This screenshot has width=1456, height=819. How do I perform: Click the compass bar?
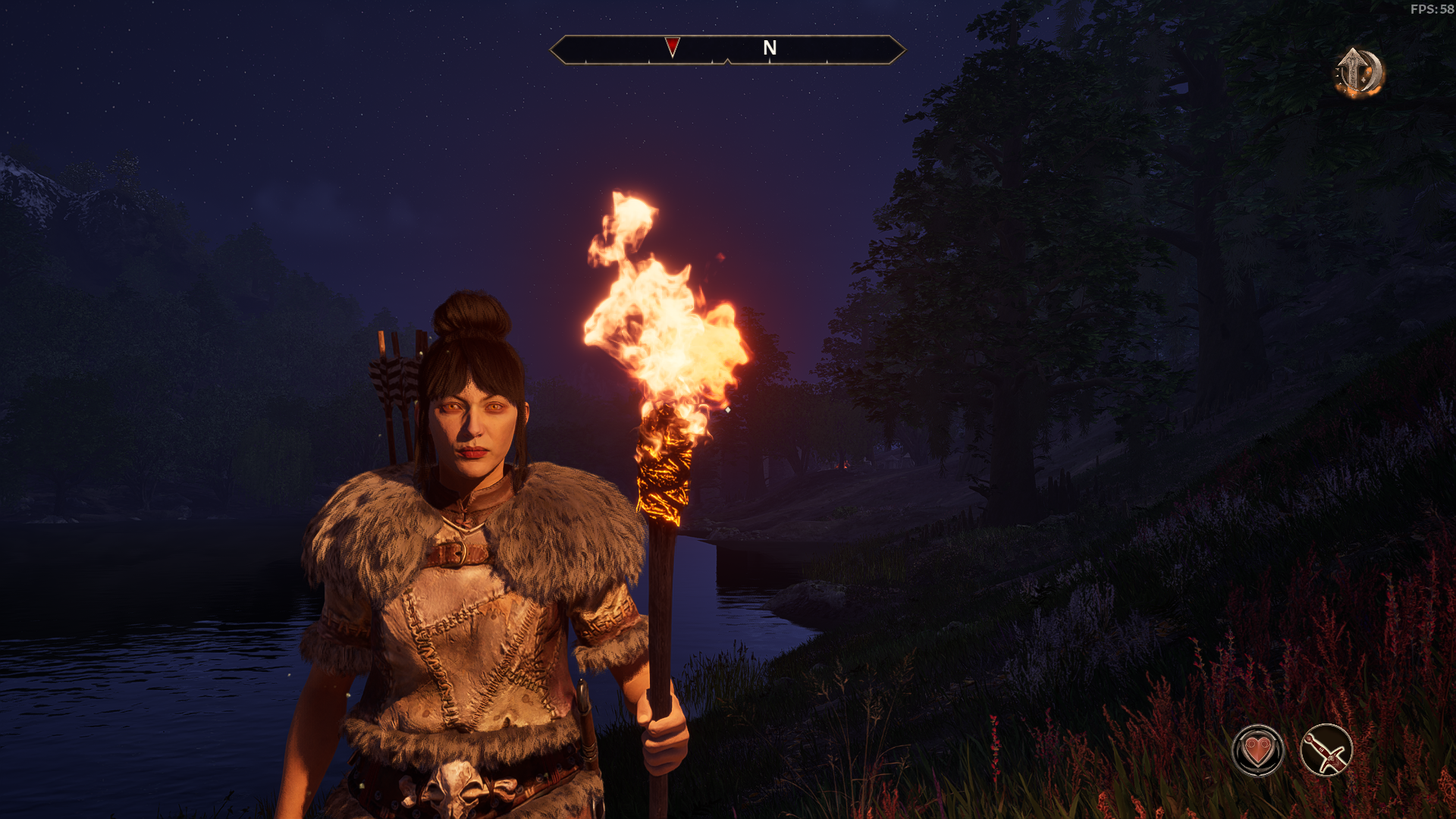pyautogui.click(x=726, y=50)
